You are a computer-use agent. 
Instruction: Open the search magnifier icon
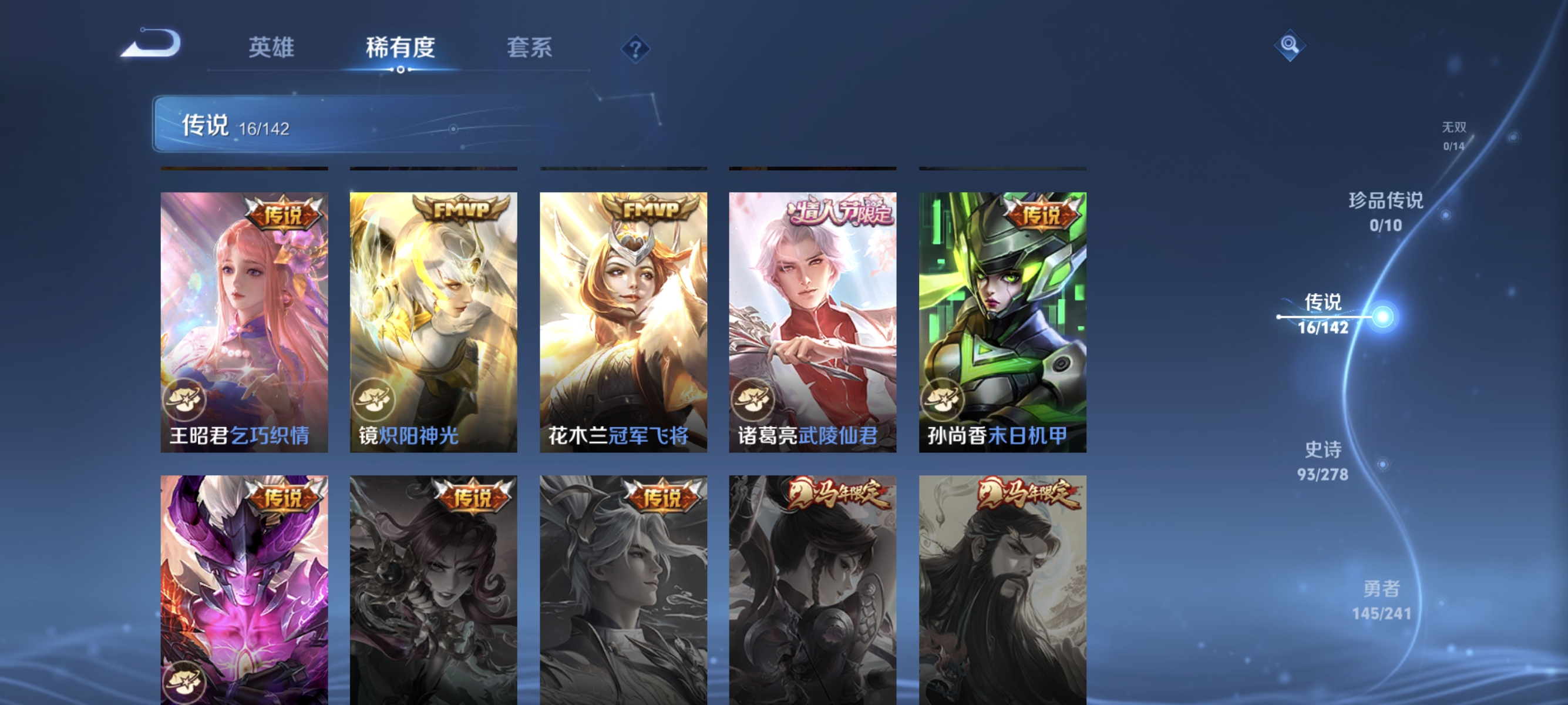[1290, 46]
